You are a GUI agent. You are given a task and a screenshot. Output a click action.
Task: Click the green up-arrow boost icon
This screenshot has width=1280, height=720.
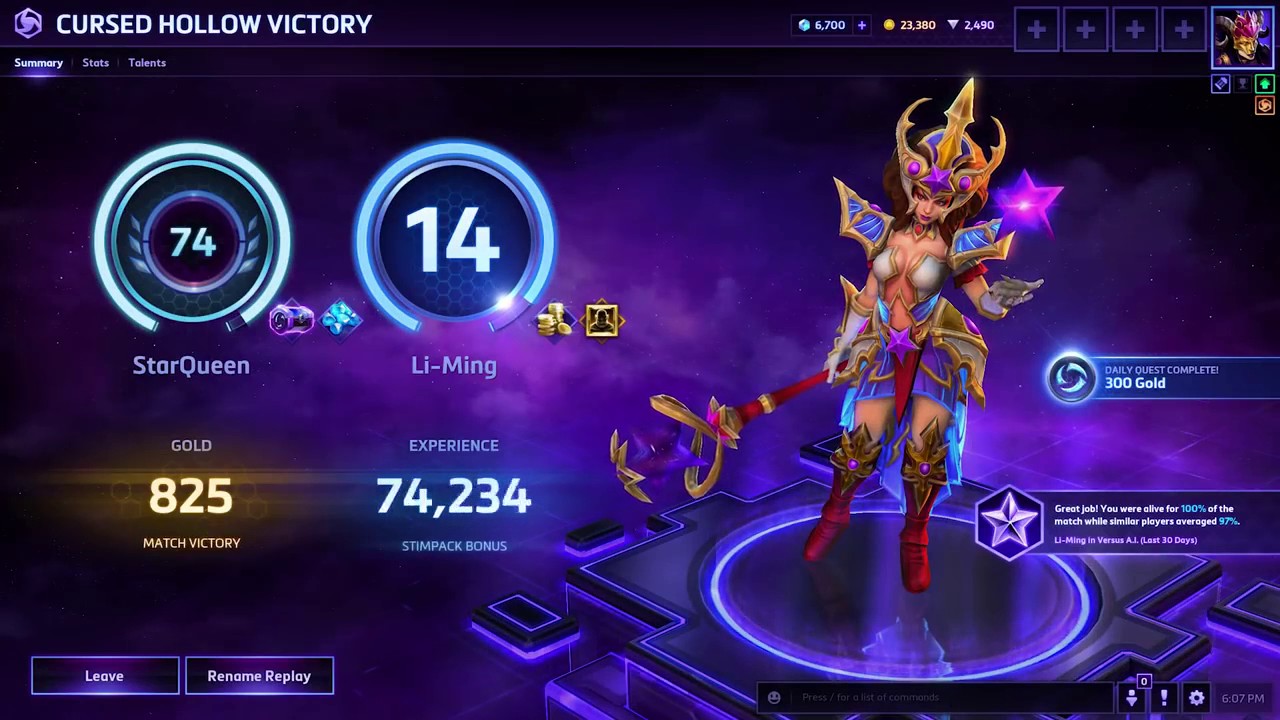[1264, 84]
